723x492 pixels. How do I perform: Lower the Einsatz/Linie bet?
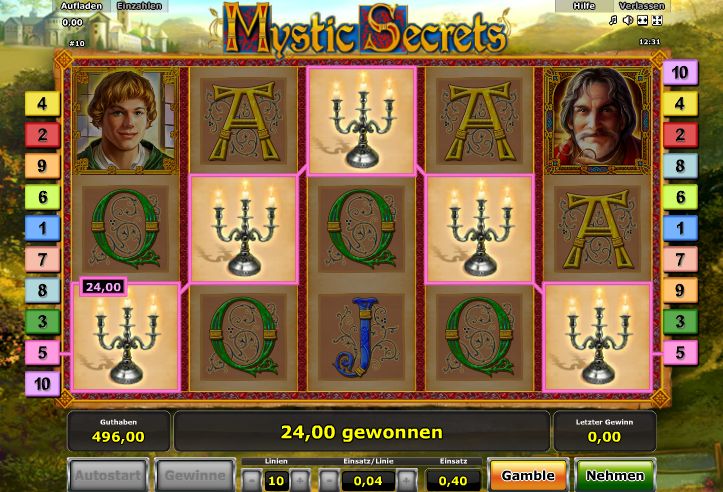pos(330,481)
